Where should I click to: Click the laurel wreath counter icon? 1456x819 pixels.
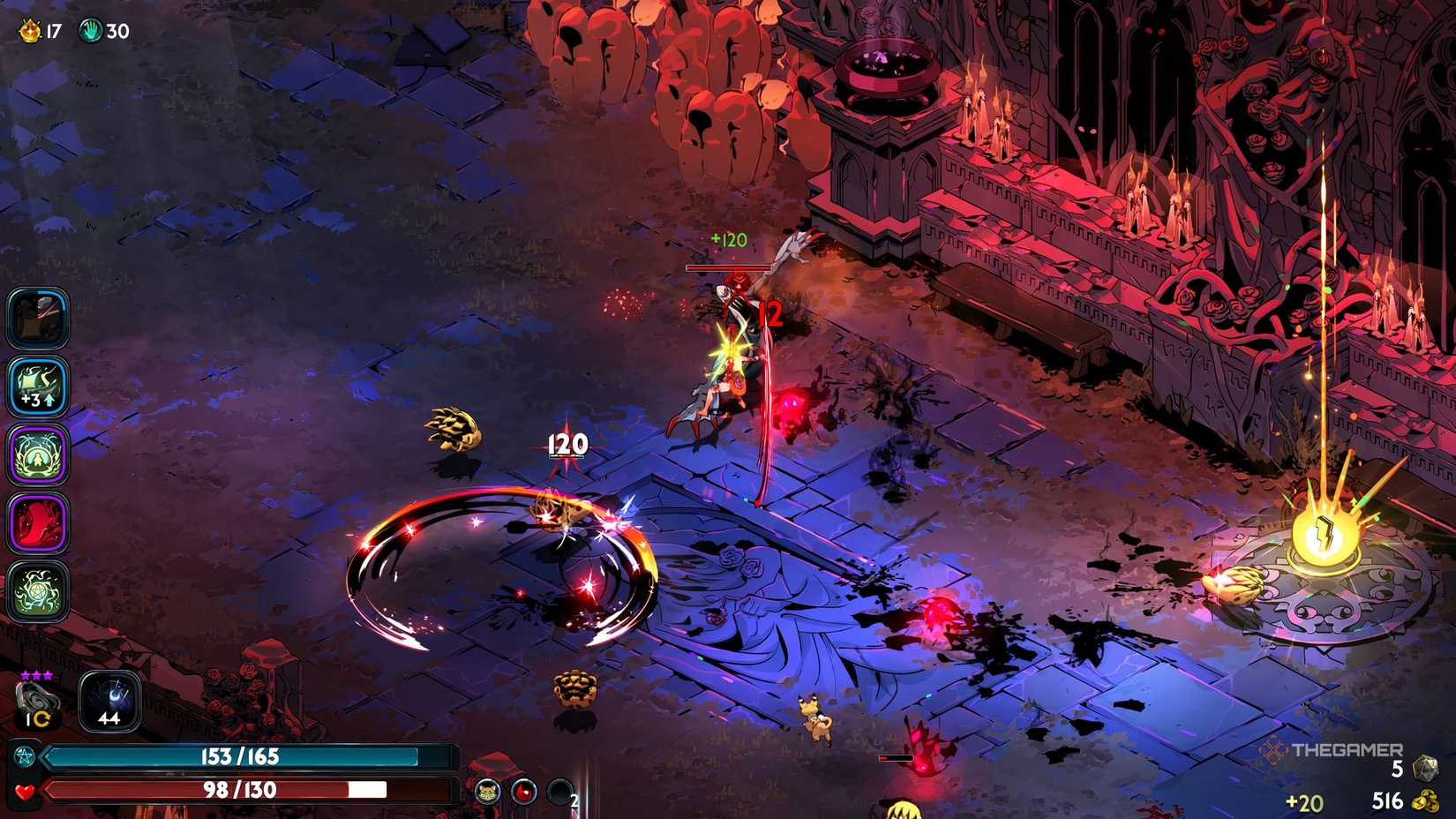29,29
